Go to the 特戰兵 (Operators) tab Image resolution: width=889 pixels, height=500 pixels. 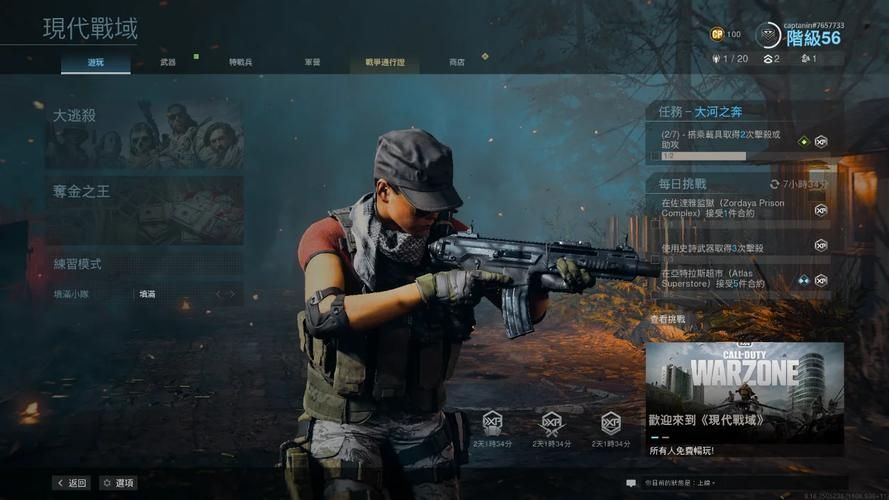tap(240, 63)
